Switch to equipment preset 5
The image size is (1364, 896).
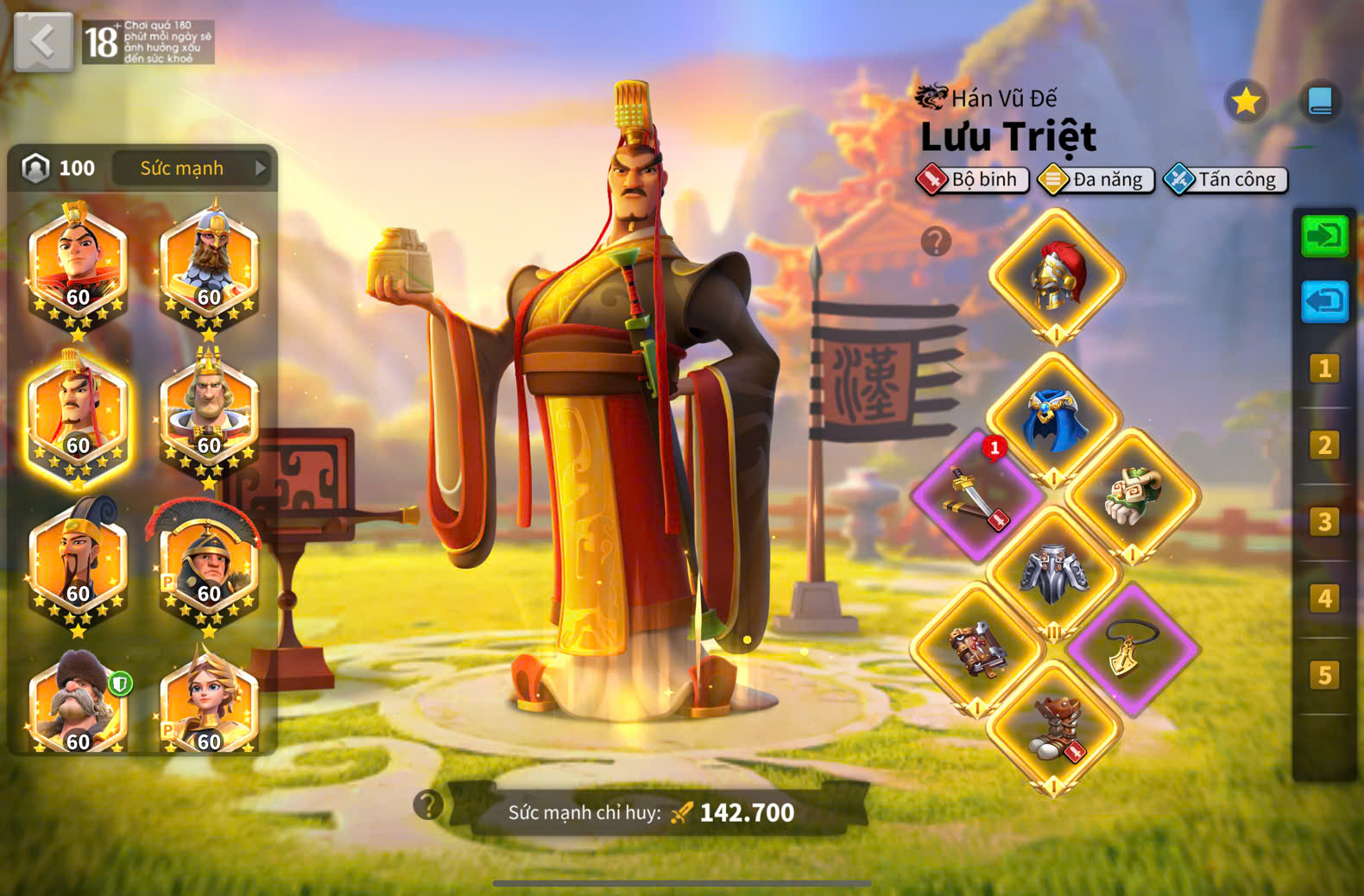click(1324, 675)
